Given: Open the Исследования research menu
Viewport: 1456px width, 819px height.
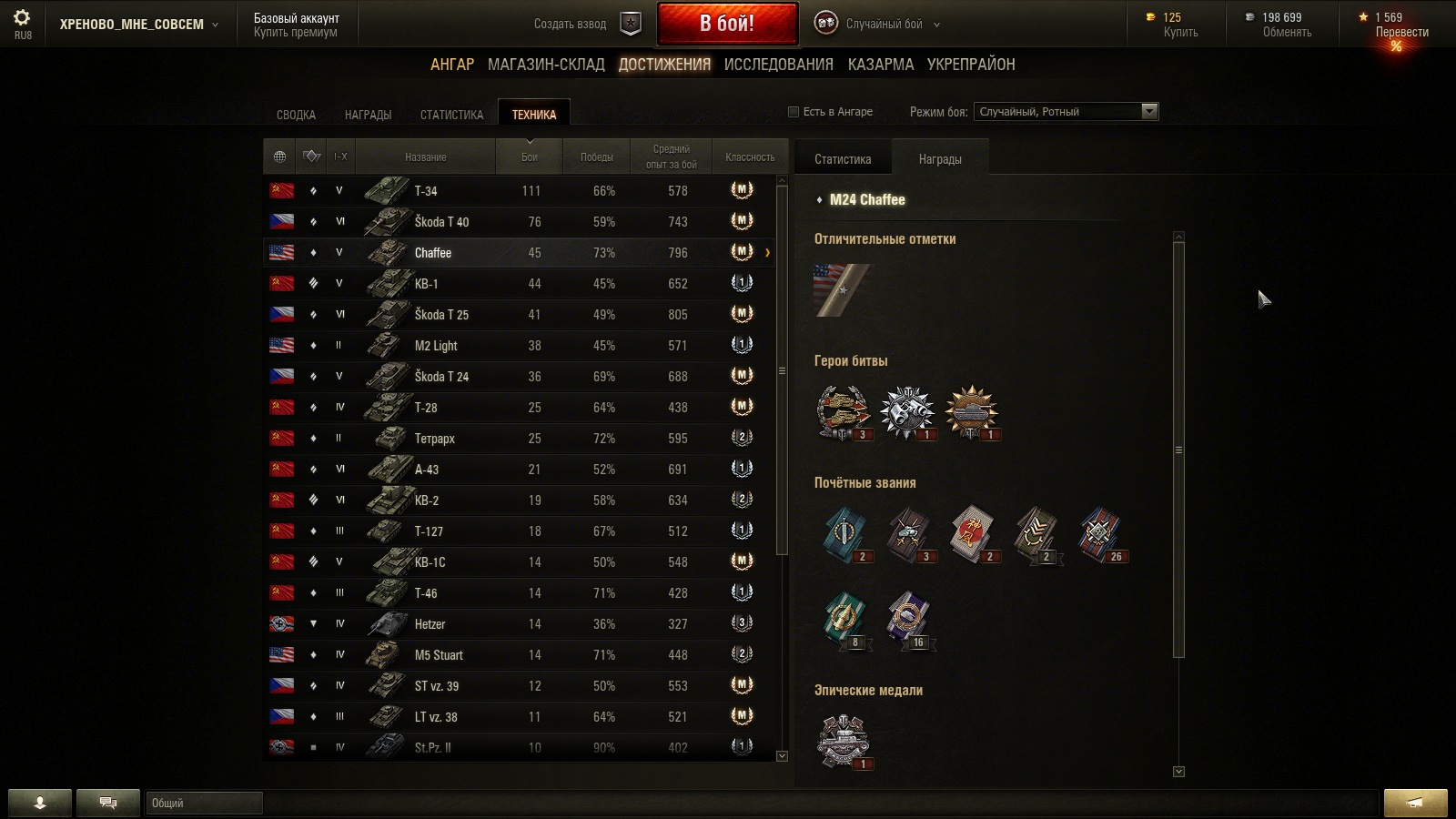Looking at the screenshot, I should (778, 65).
